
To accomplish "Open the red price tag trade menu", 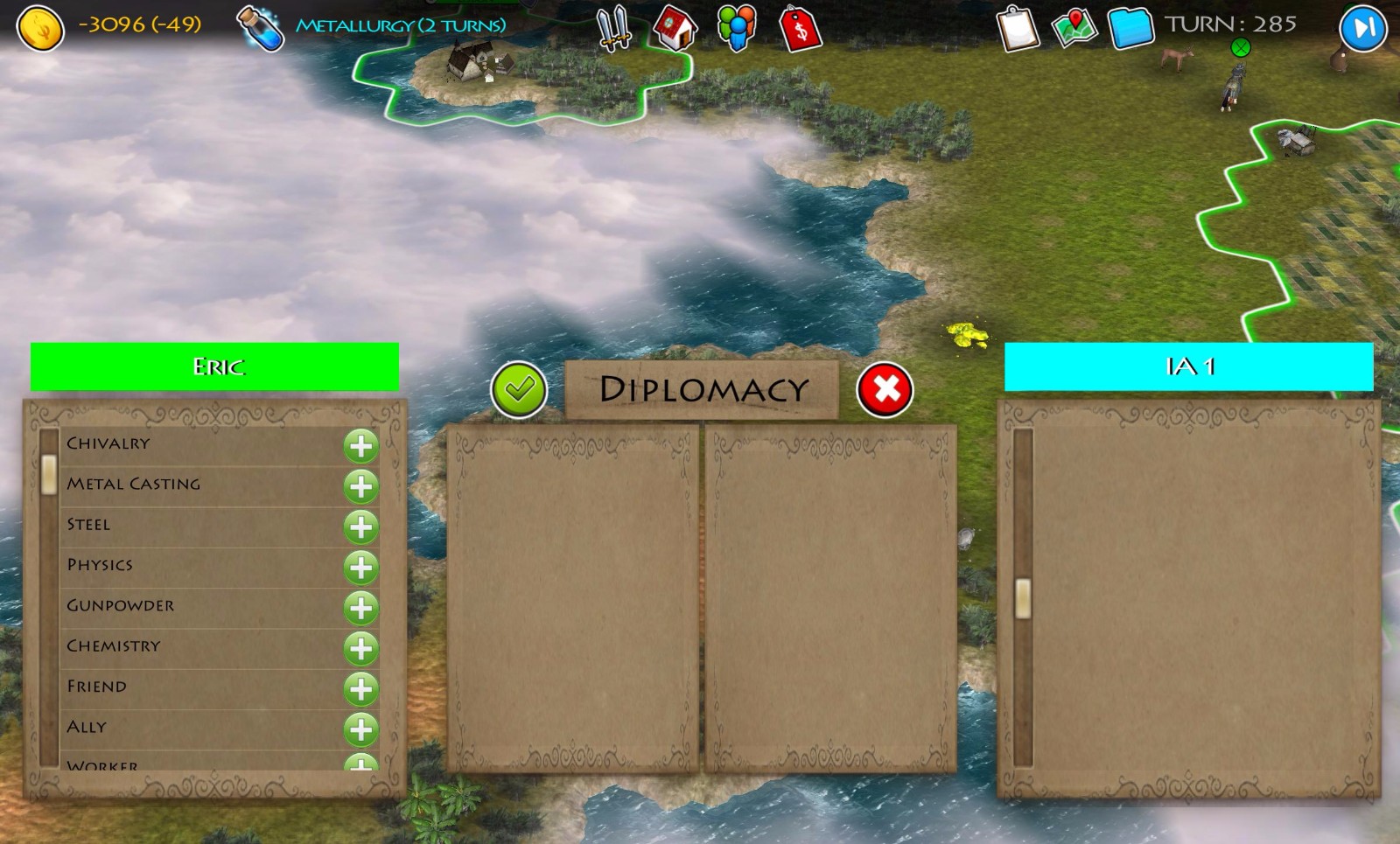I will click(x=800, y=28).
